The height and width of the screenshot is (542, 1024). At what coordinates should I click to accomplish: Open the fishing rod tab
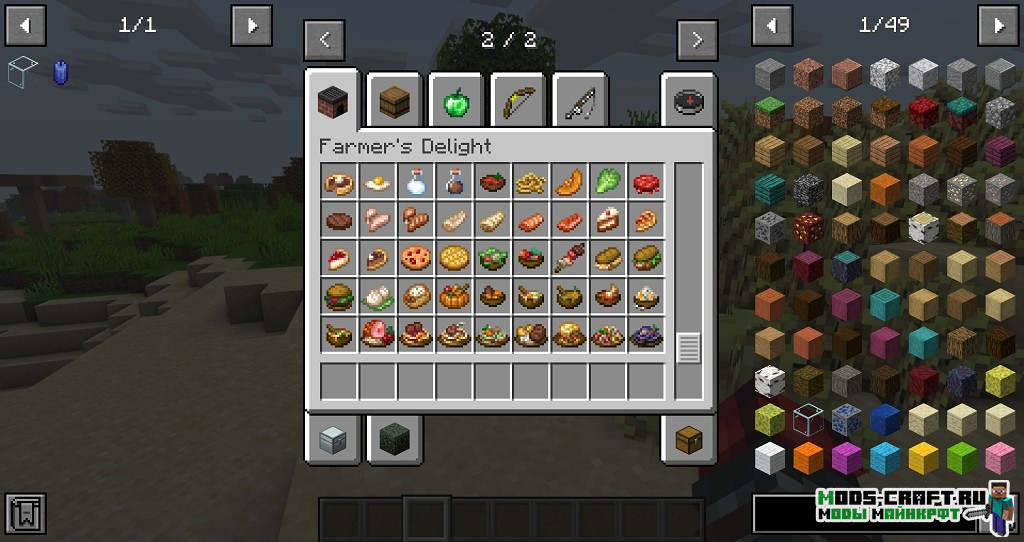coord(580,100)
